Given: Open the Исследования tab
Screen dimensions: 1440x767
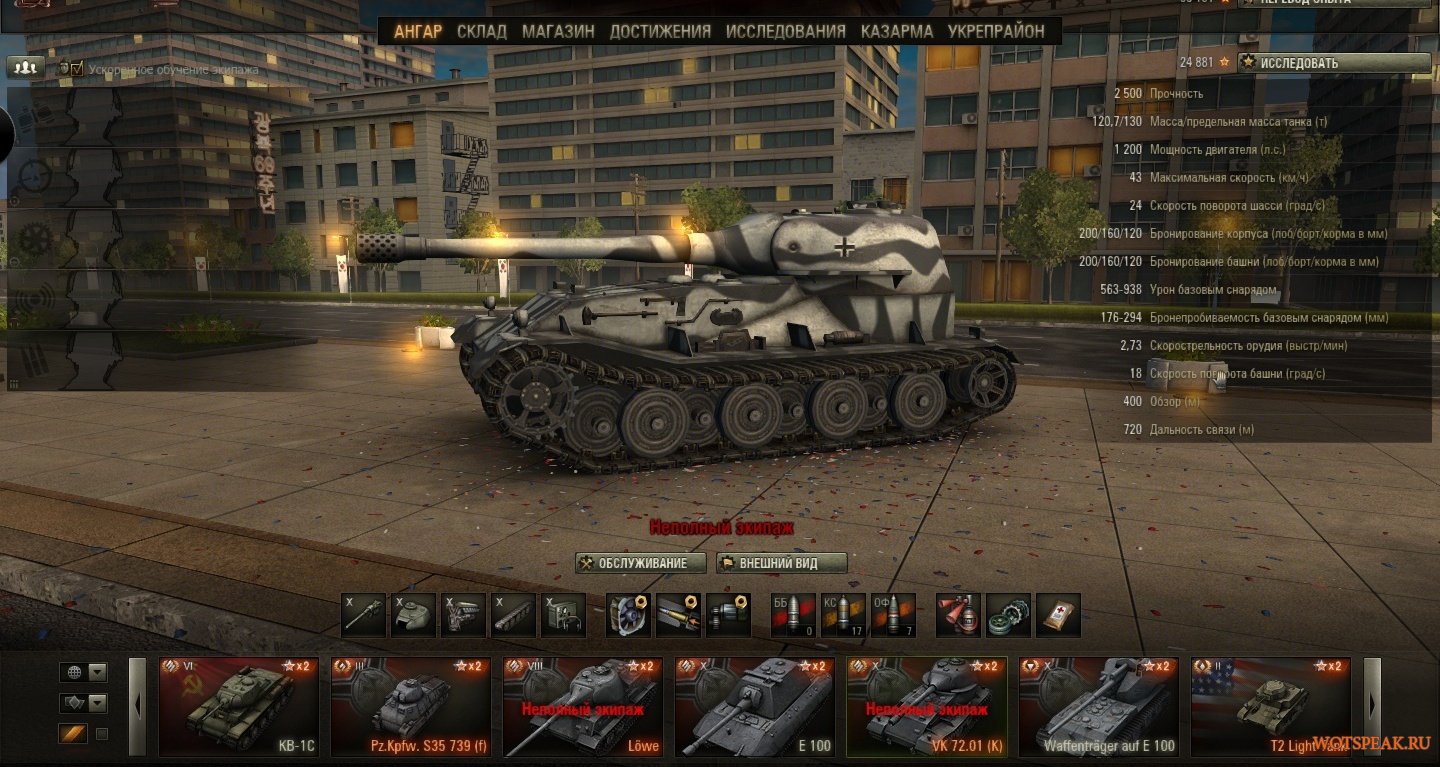Looking at the screenshot, I should pos(786,31).
